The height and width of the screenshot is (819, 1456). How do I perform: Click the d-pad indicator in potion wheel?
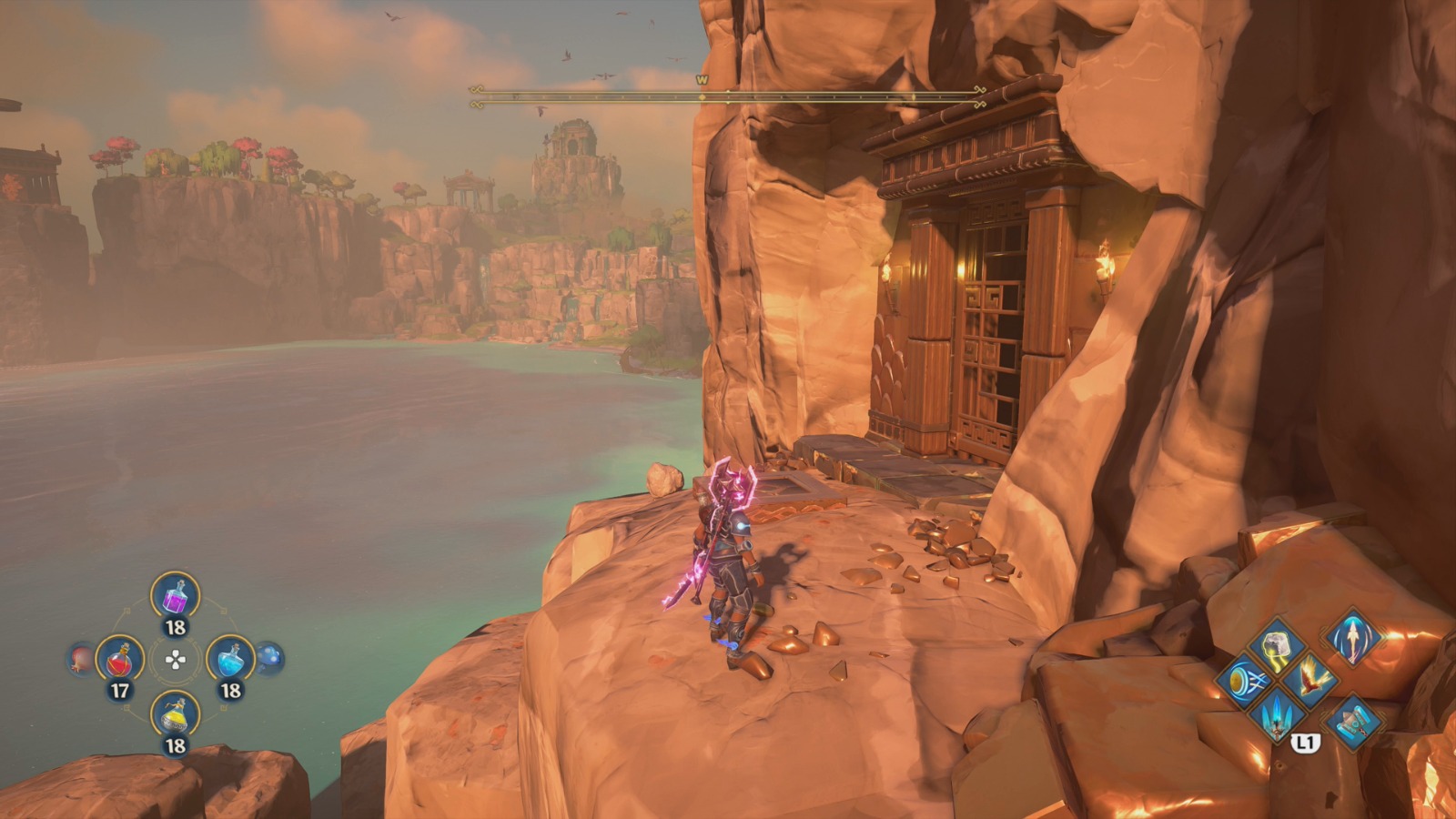point(175,660)
